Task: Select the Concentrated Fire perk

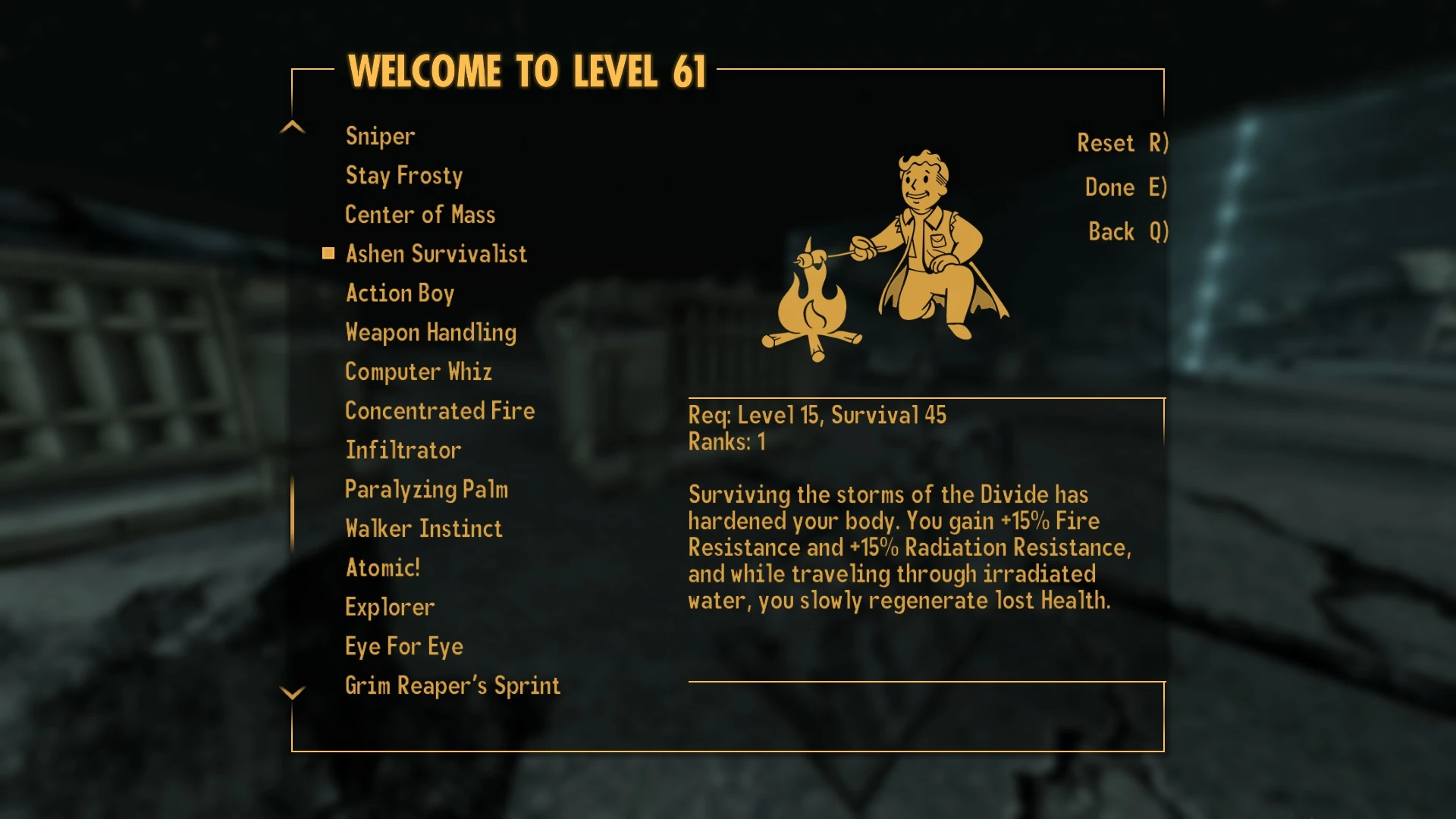Action: pyautogui.click(x=440, y=410)
